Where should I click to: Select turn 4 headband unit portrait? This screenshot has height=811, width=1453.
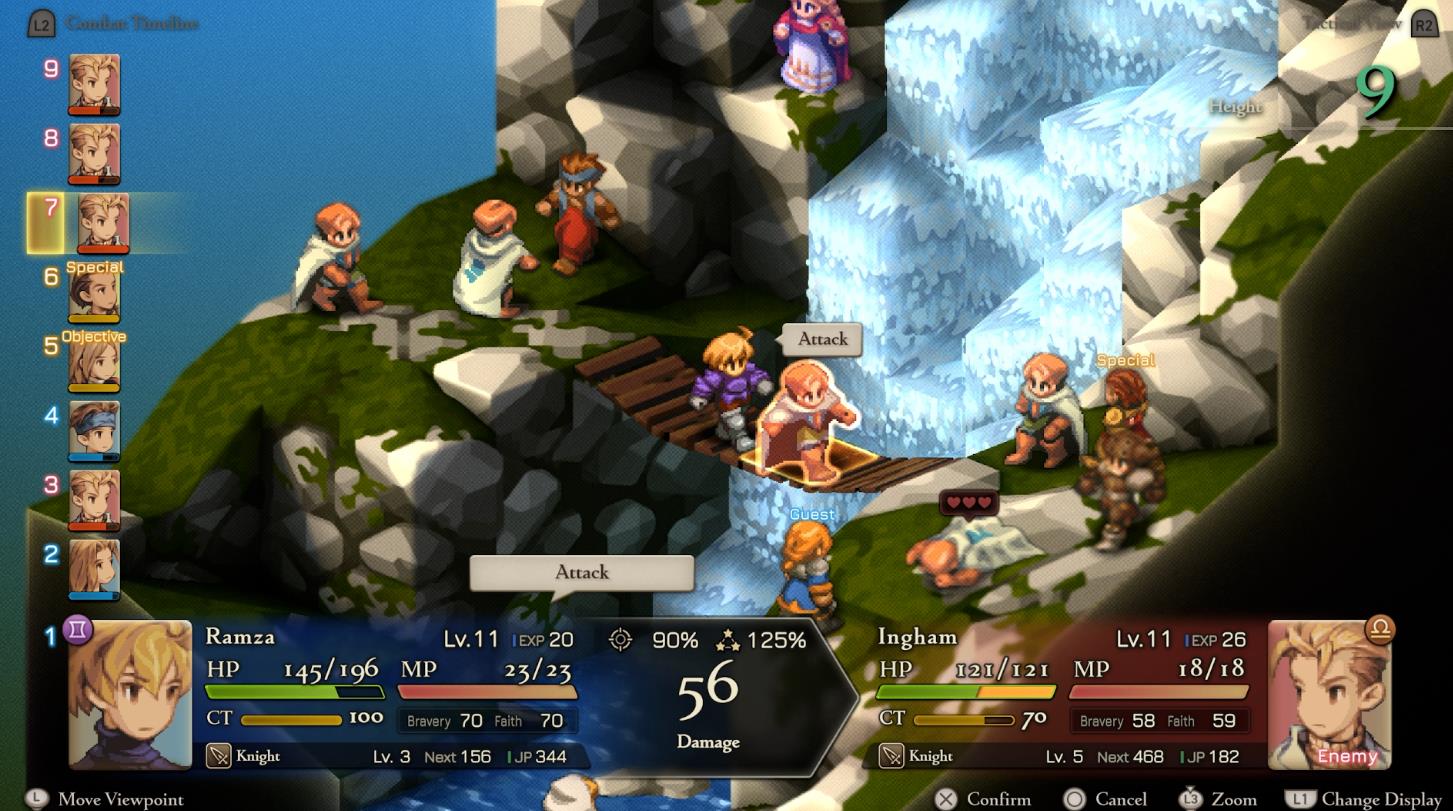[x=94, y=431]
